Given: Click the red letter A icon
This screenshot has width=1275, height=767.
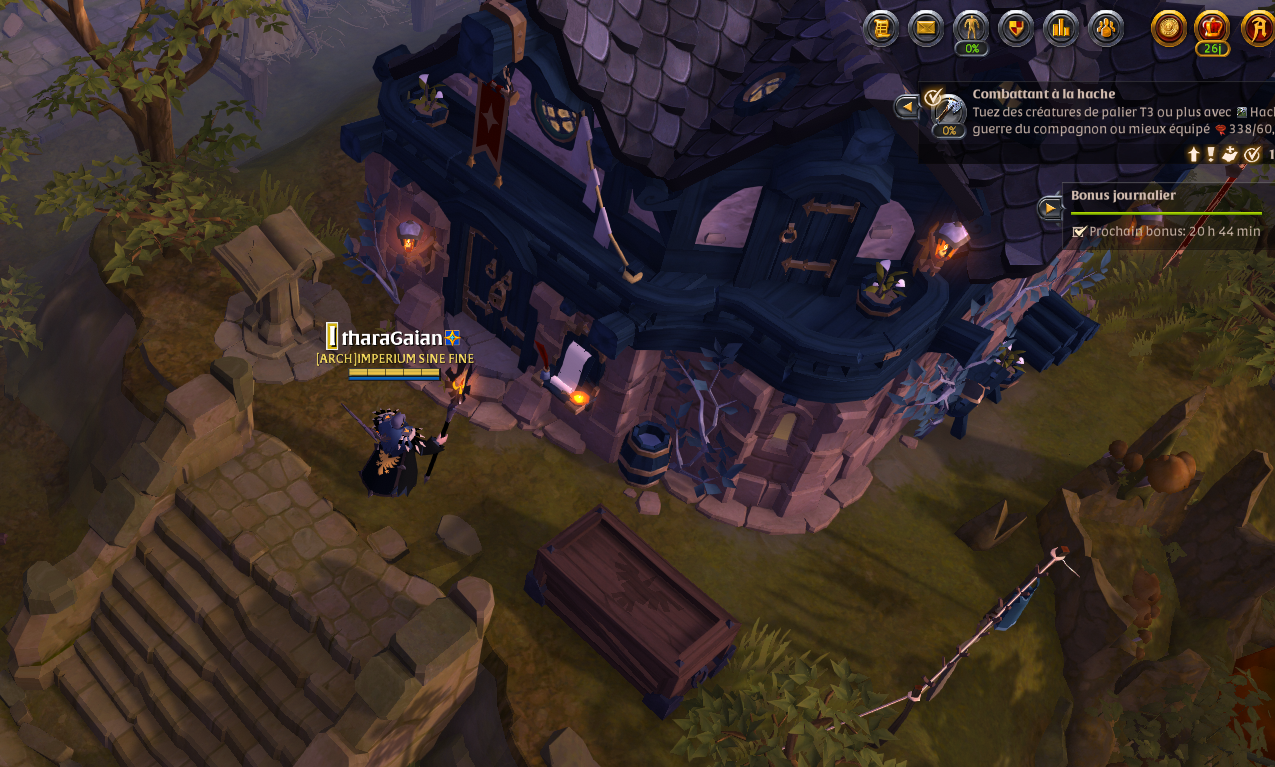Looking at the screenshot, I should tap(1258, 28).
